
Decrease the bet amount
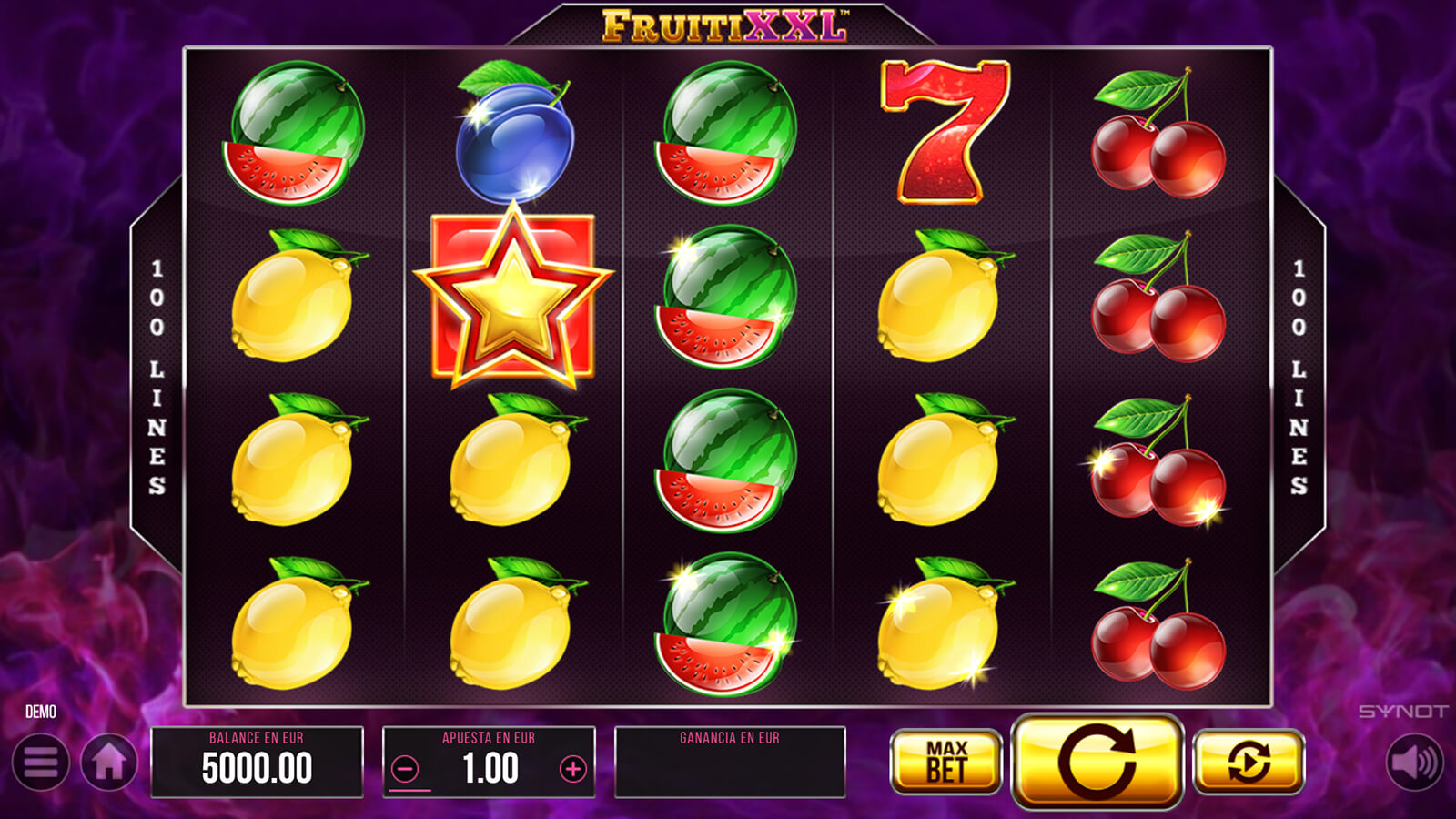tap(406, 770)
